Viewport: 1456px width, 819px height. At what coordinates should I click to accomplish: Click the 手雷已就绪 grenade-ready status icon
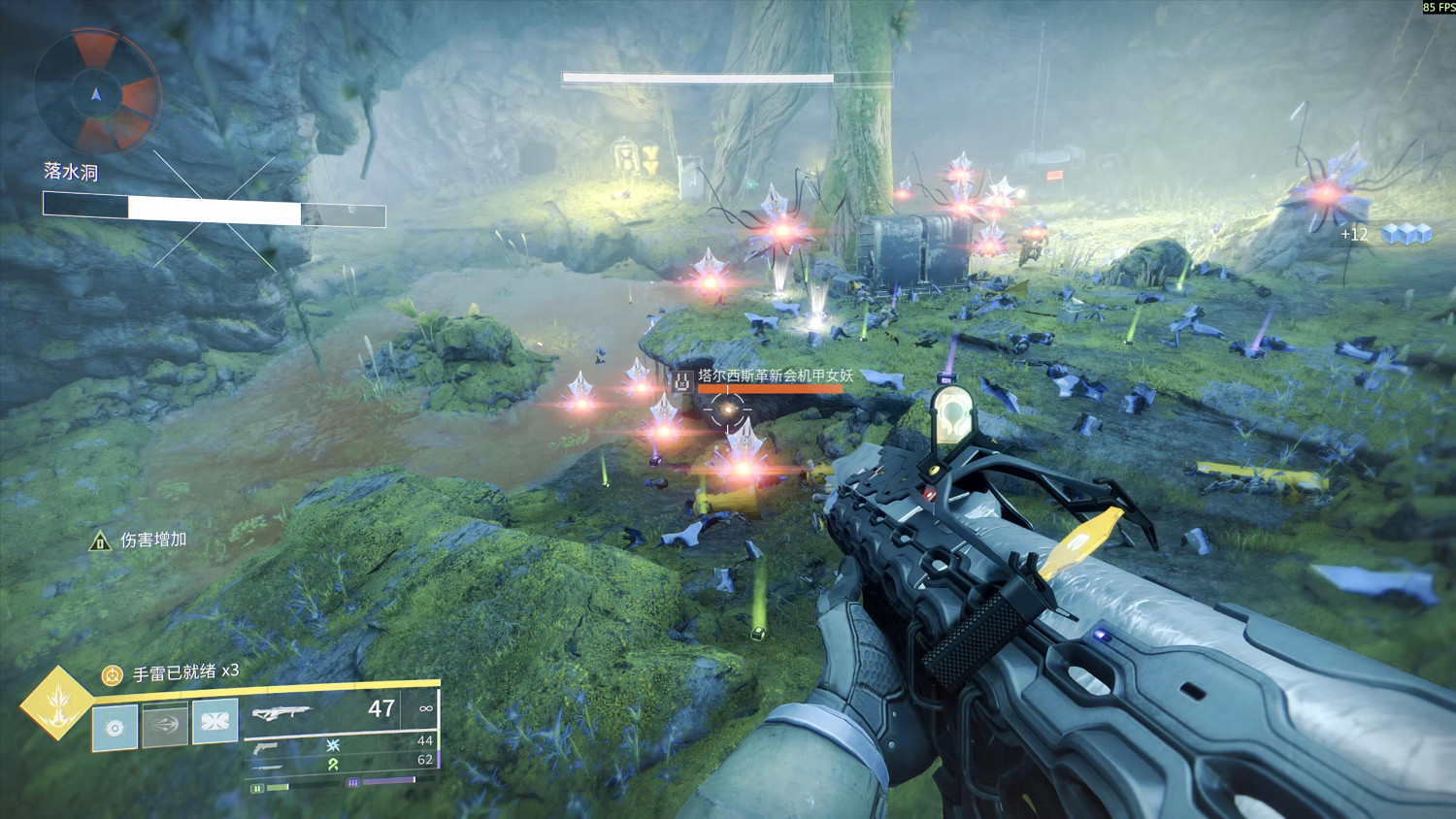click(113, 674)
